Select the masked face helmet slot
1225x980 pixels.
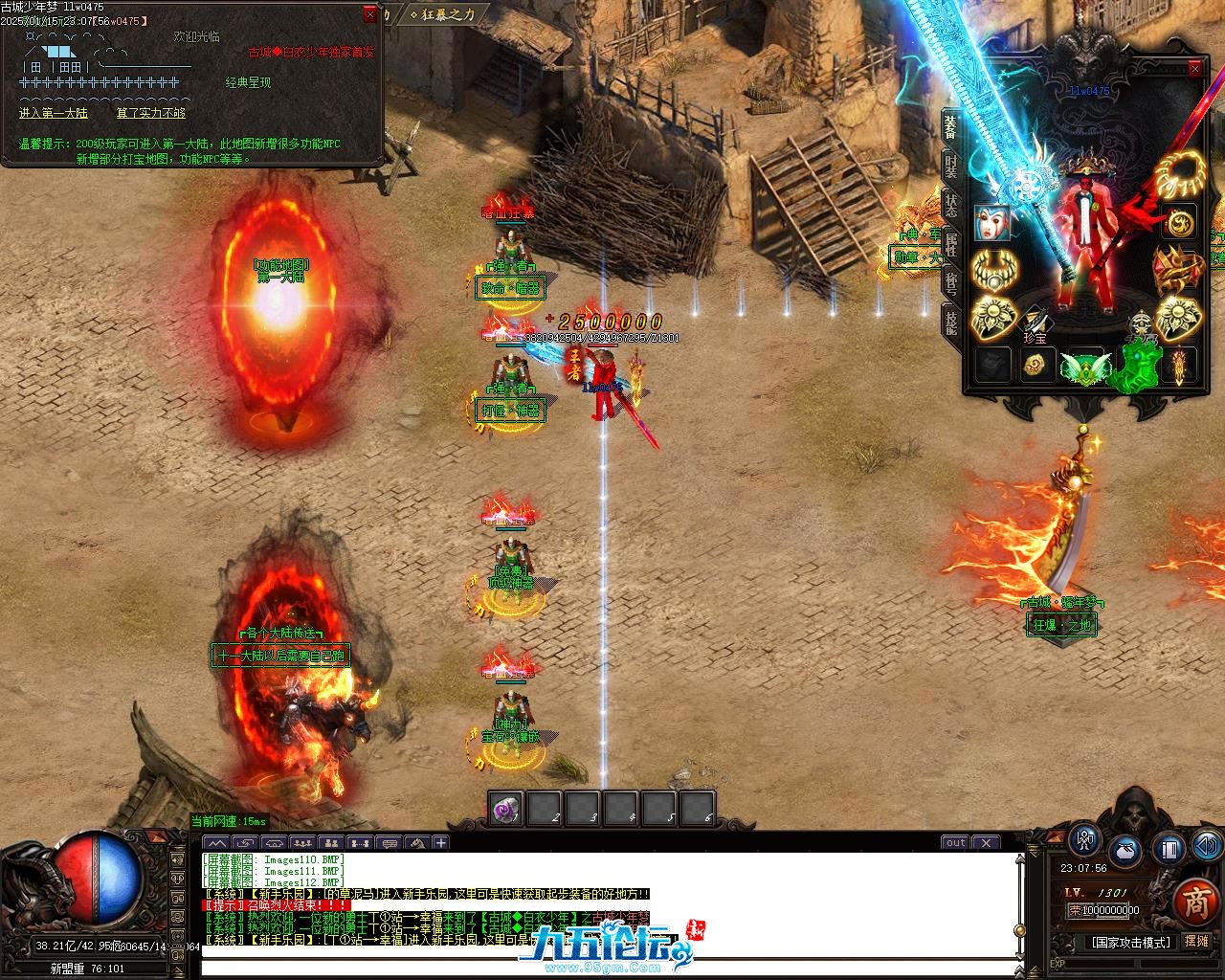(x=991, y=222)
